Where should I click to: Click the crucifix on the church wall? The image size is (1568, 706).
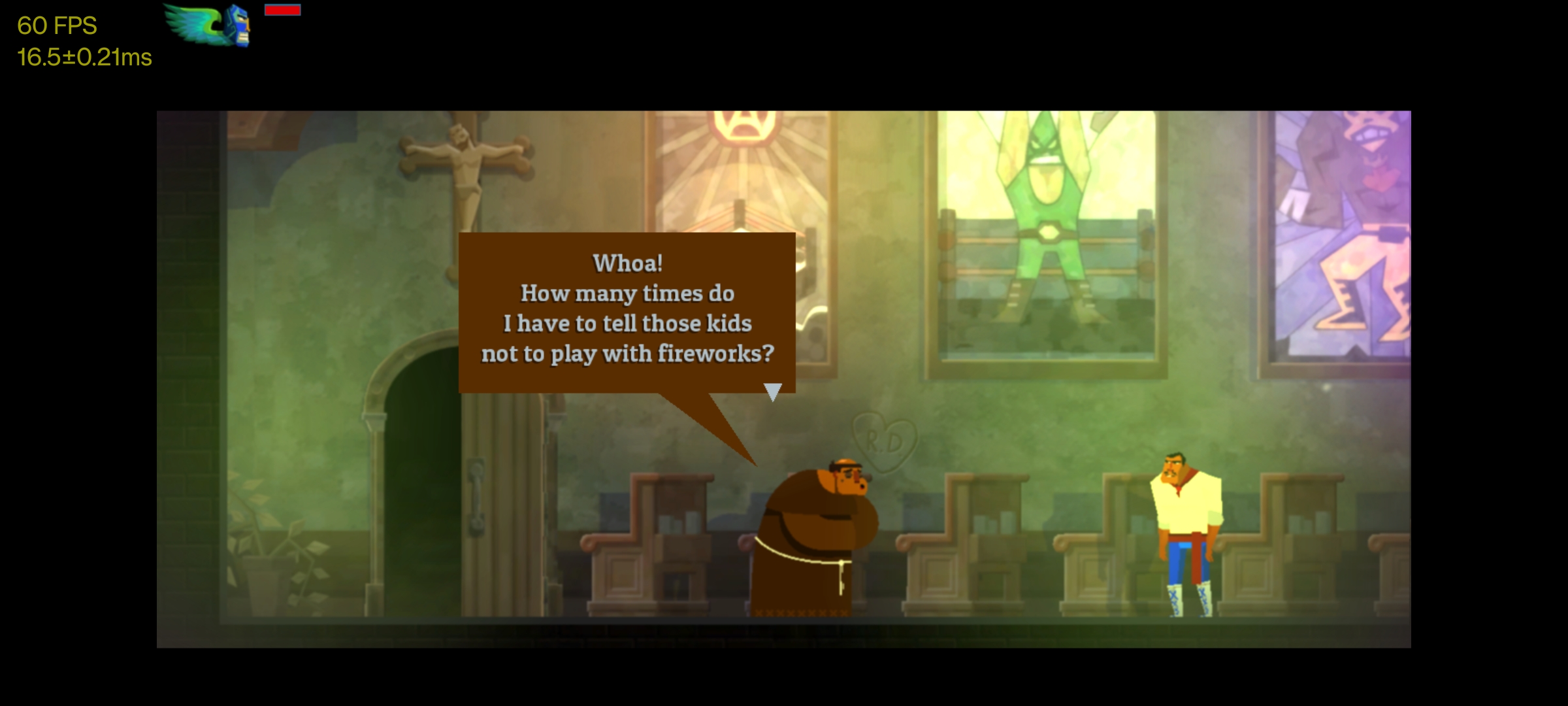tap(464, 163)
